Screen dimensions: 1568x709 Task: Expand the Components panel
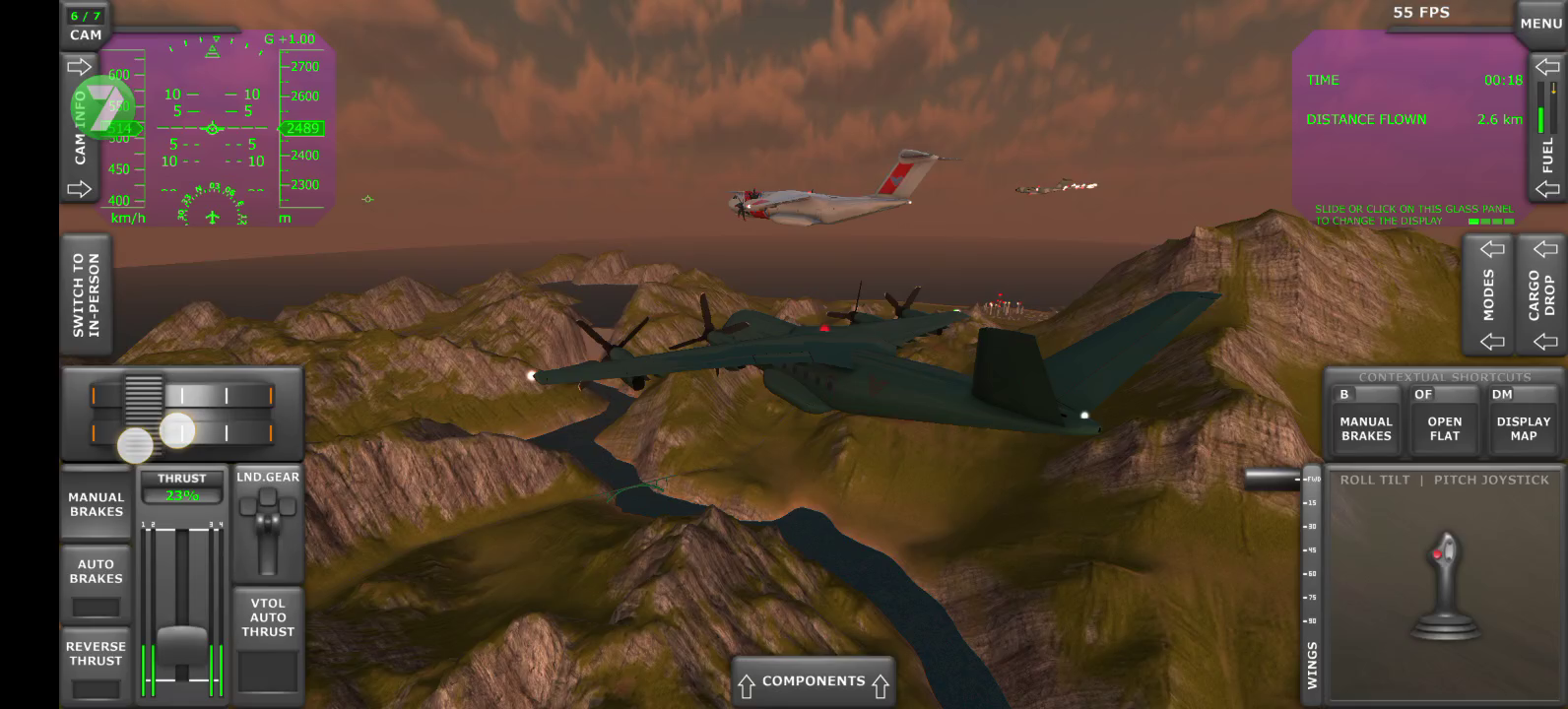click(813, 681)
